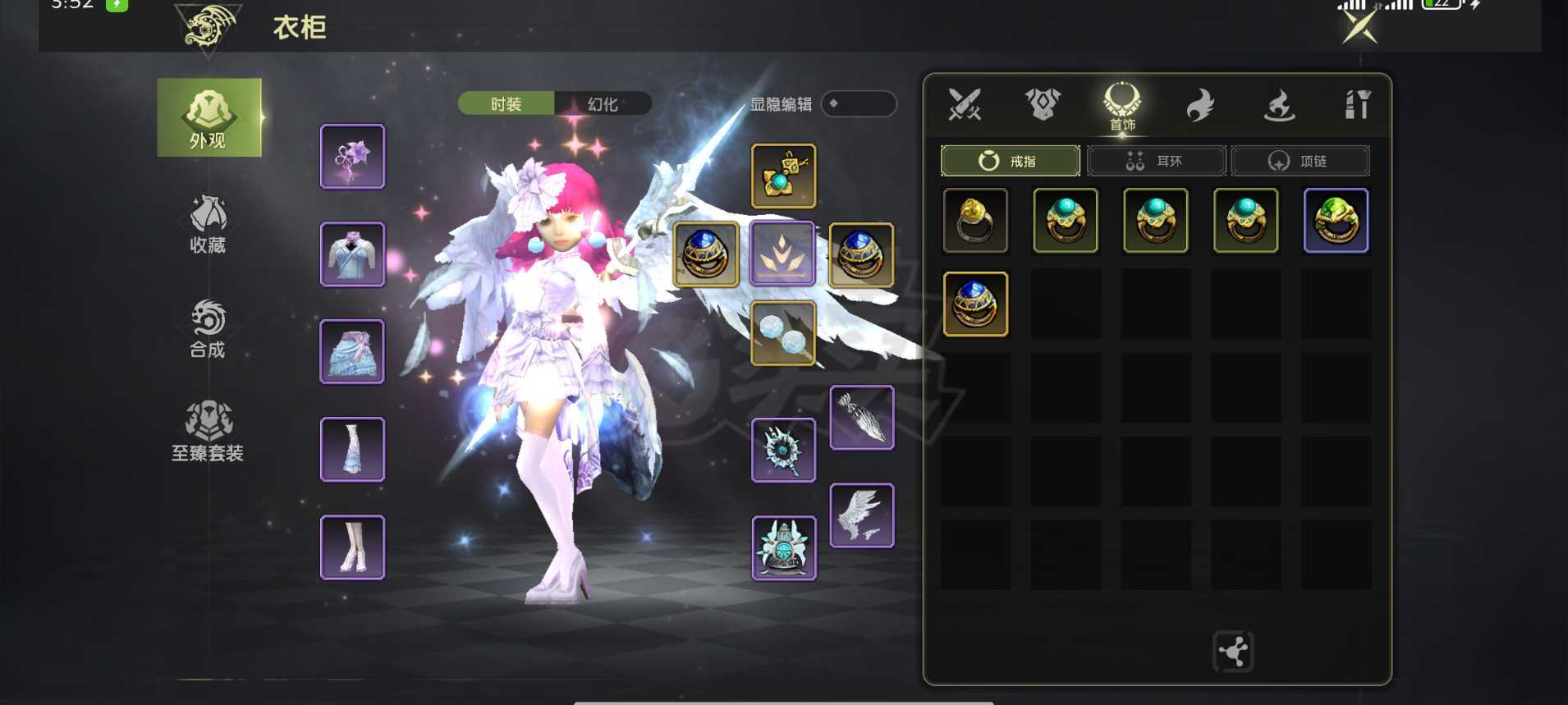Open the 至臻套装 premium sets menu
This screenshot has height=705, width=1568.
click(208, 432)
